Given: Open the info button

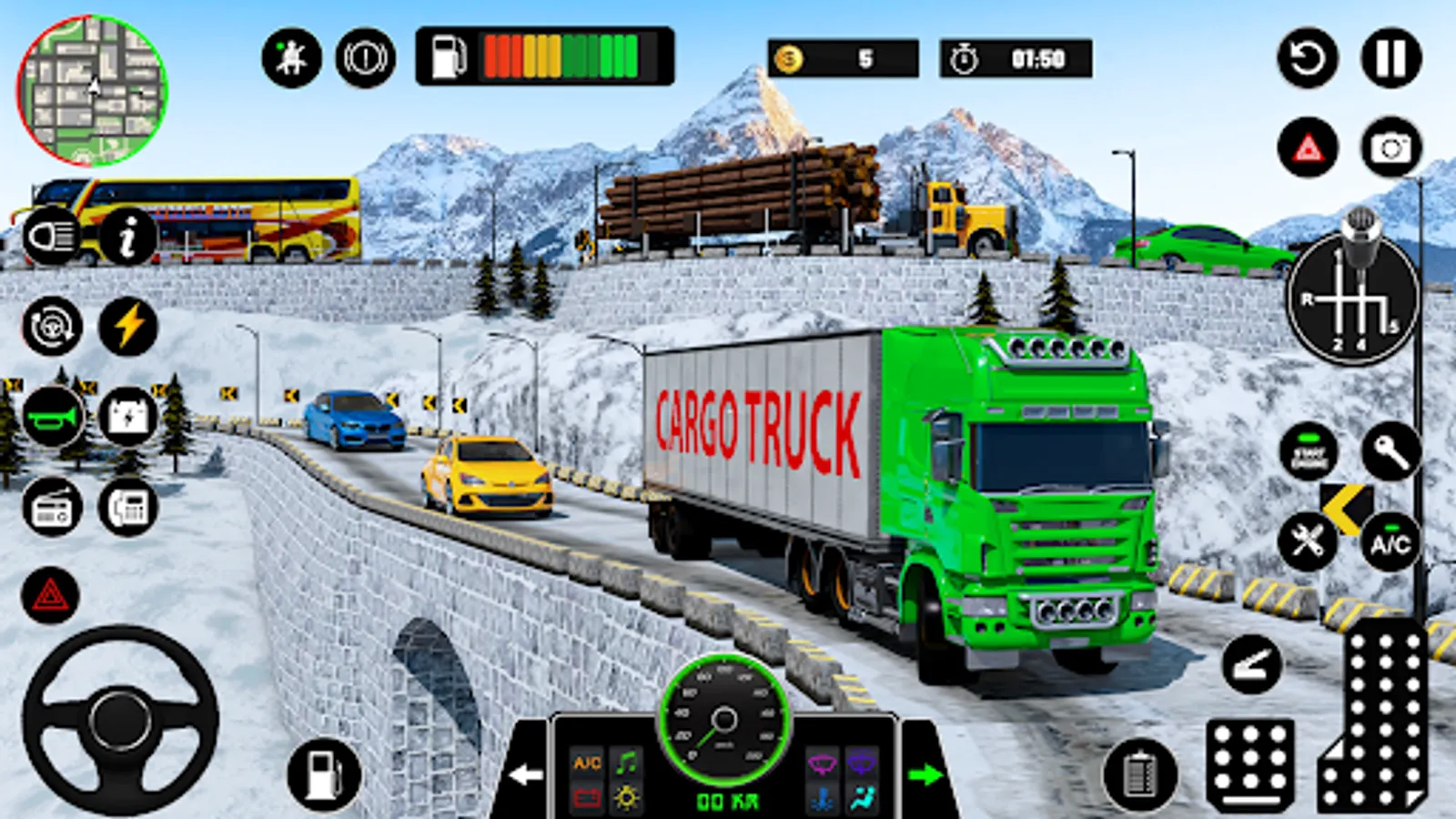Looking at the screenshot, I should (128, 237).
